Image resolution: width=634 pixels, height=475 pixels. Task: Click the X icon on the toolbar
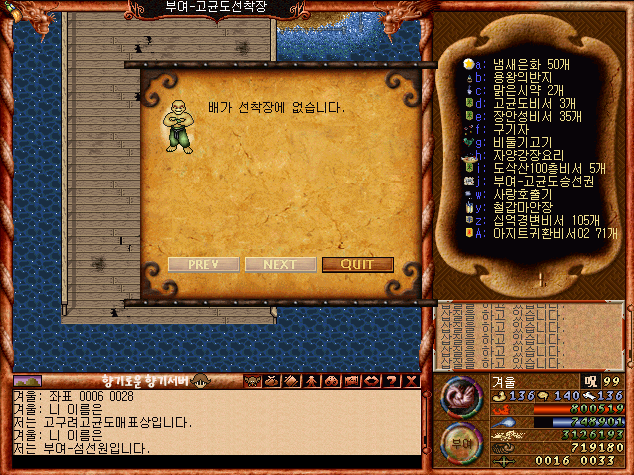click(411, 381)
